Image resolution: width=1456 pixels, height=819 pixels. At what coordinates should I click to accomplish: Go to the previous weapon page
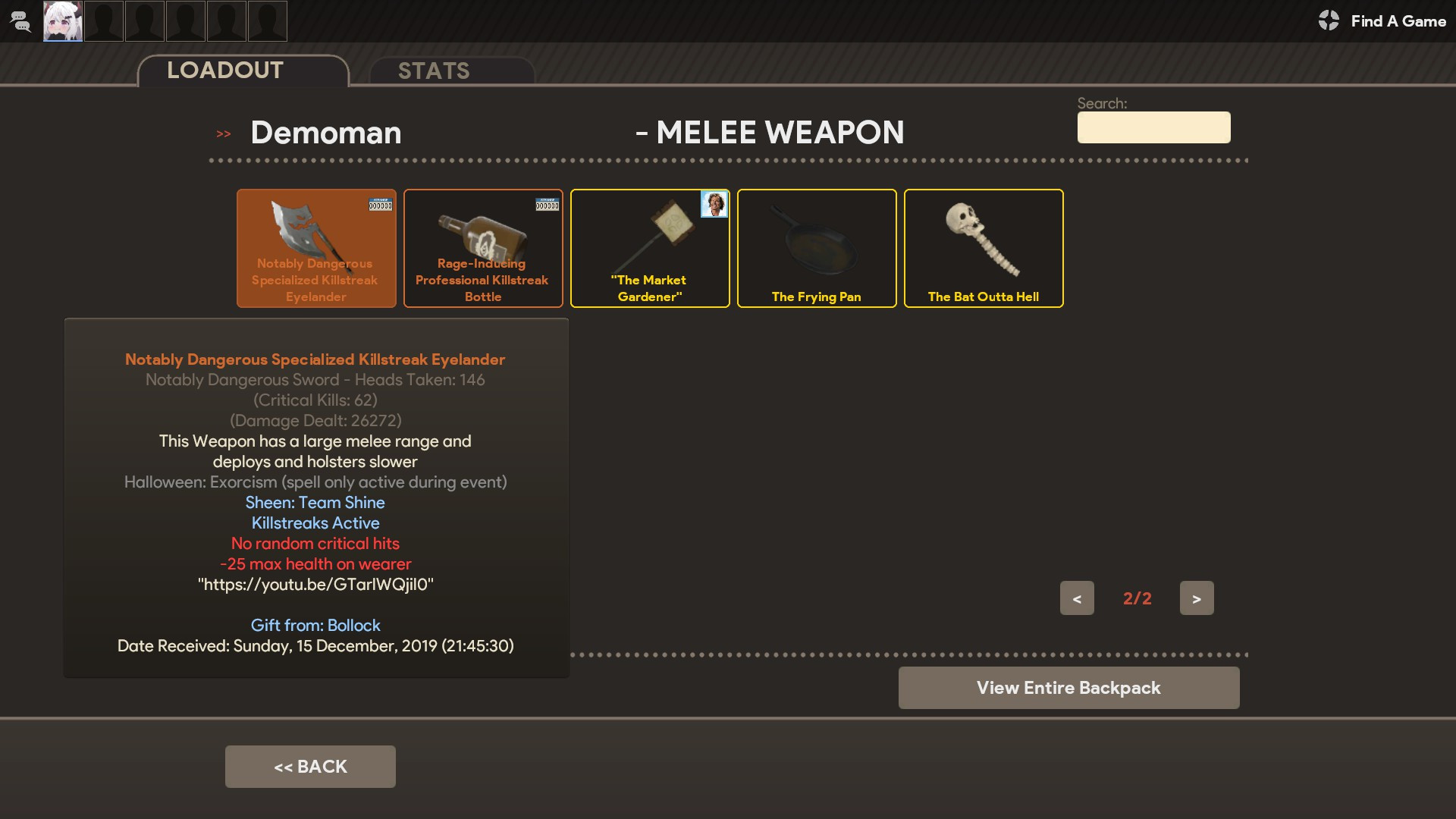point(1078,598)
